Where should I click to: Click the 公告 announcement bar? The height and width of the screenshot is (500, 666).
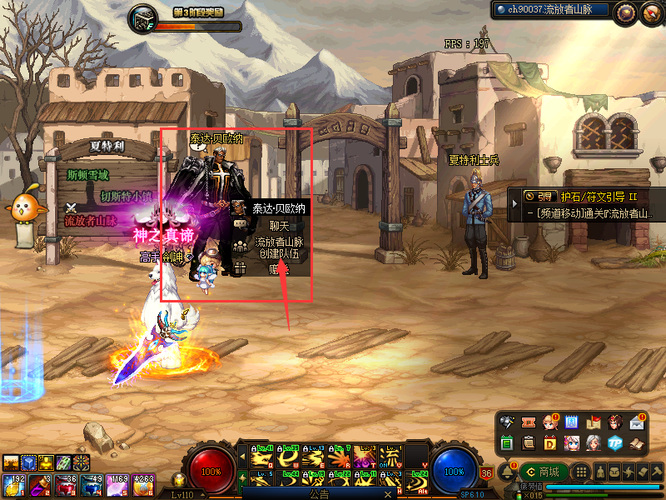[x=318, y=493]
